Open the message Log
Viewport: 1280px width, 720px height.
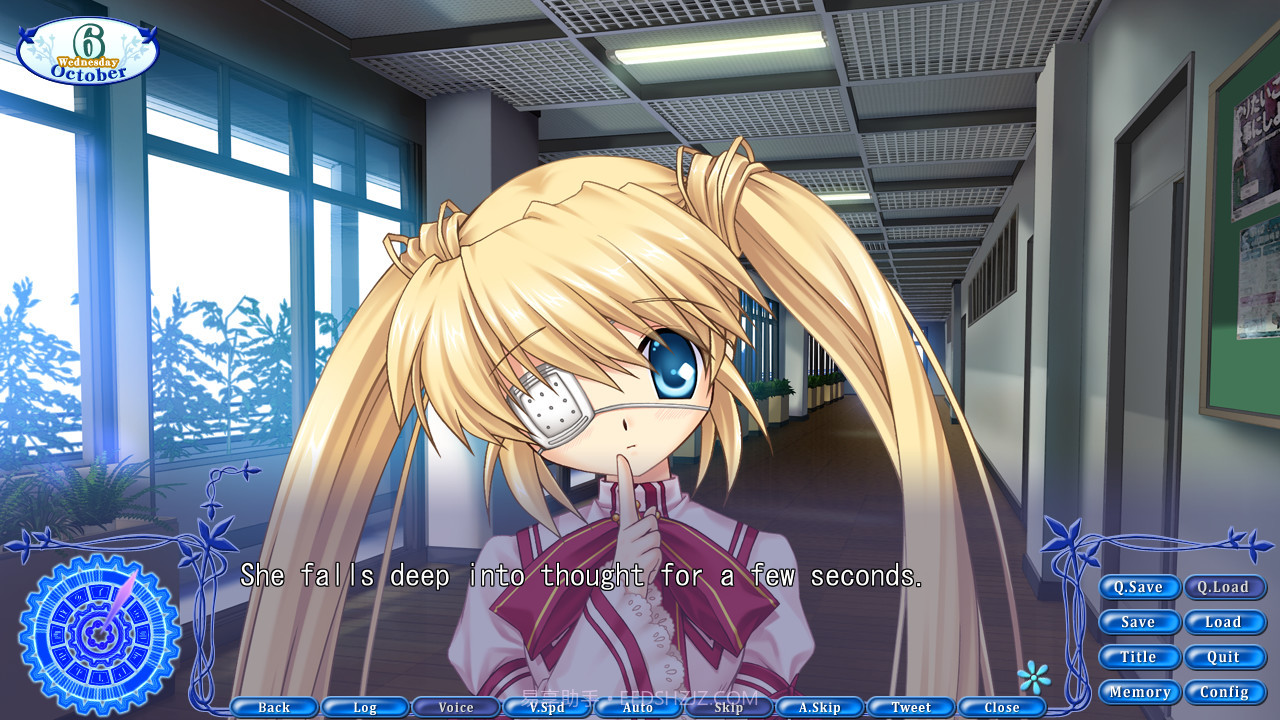[x=364, y=707]
